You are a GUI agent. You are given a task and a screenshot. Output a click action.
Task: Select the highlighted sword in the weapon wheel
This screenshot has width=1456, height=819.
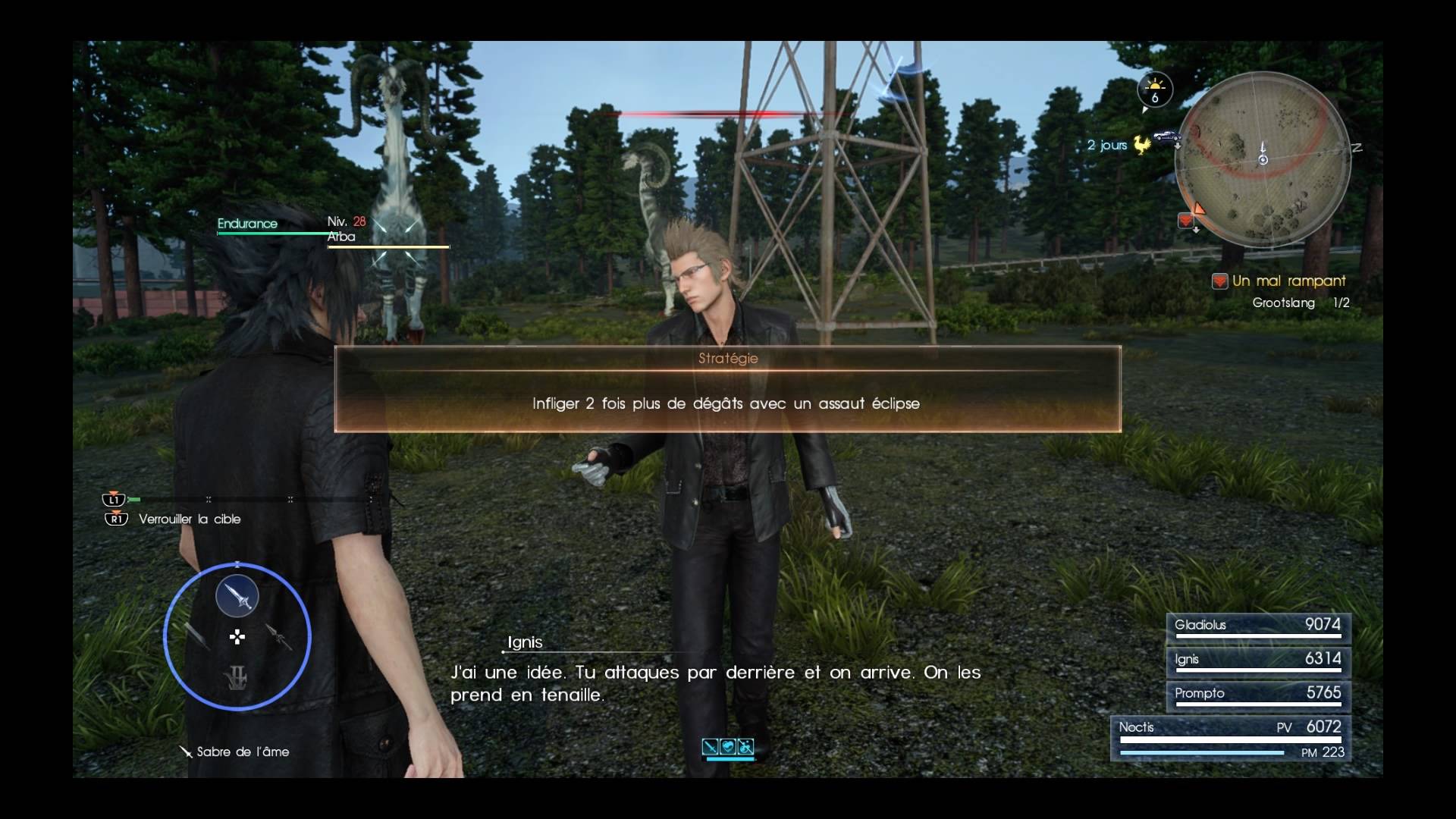(237, 597)
